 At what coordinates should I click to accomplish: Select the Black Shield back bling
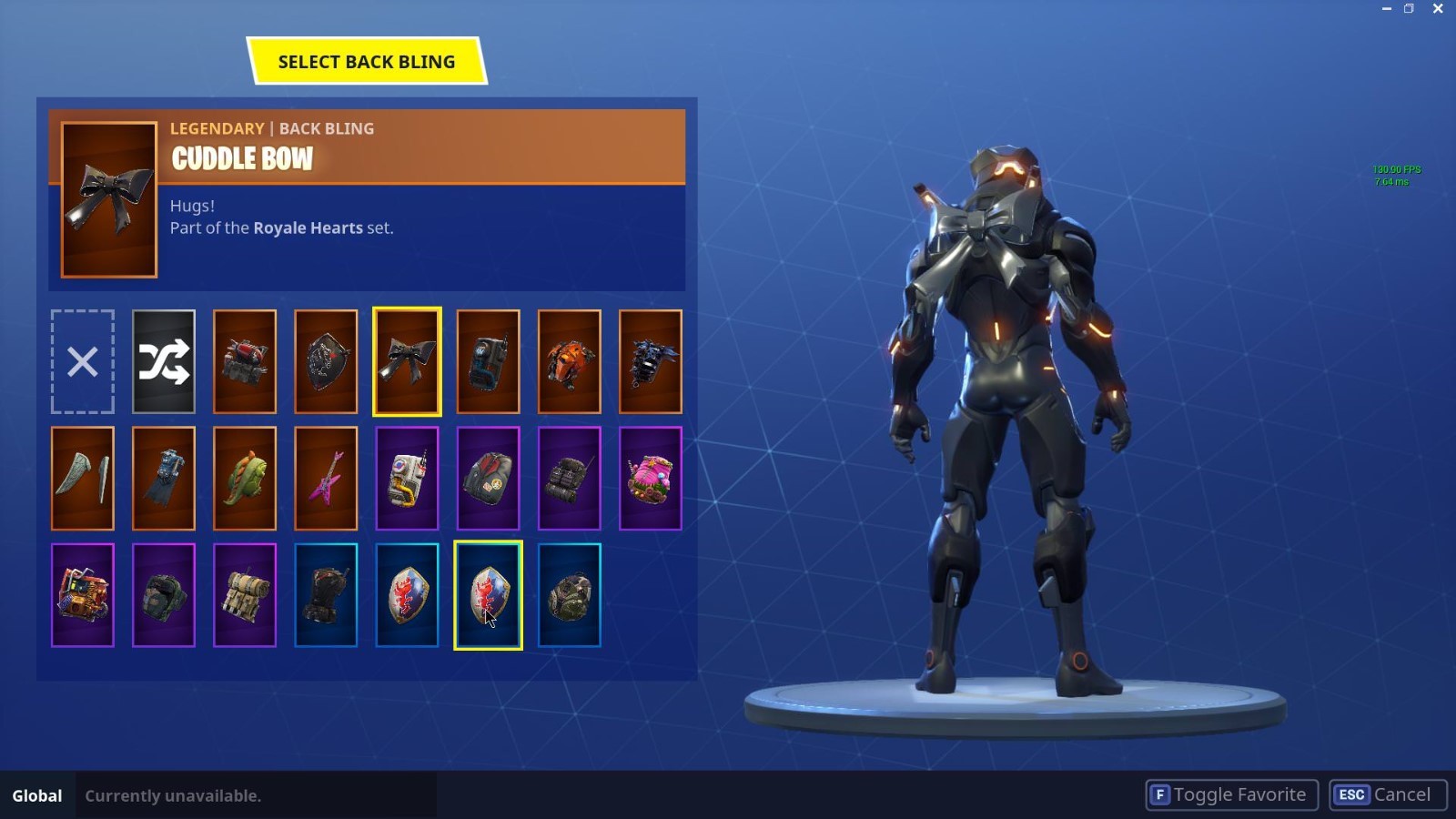tap(326, 361)
